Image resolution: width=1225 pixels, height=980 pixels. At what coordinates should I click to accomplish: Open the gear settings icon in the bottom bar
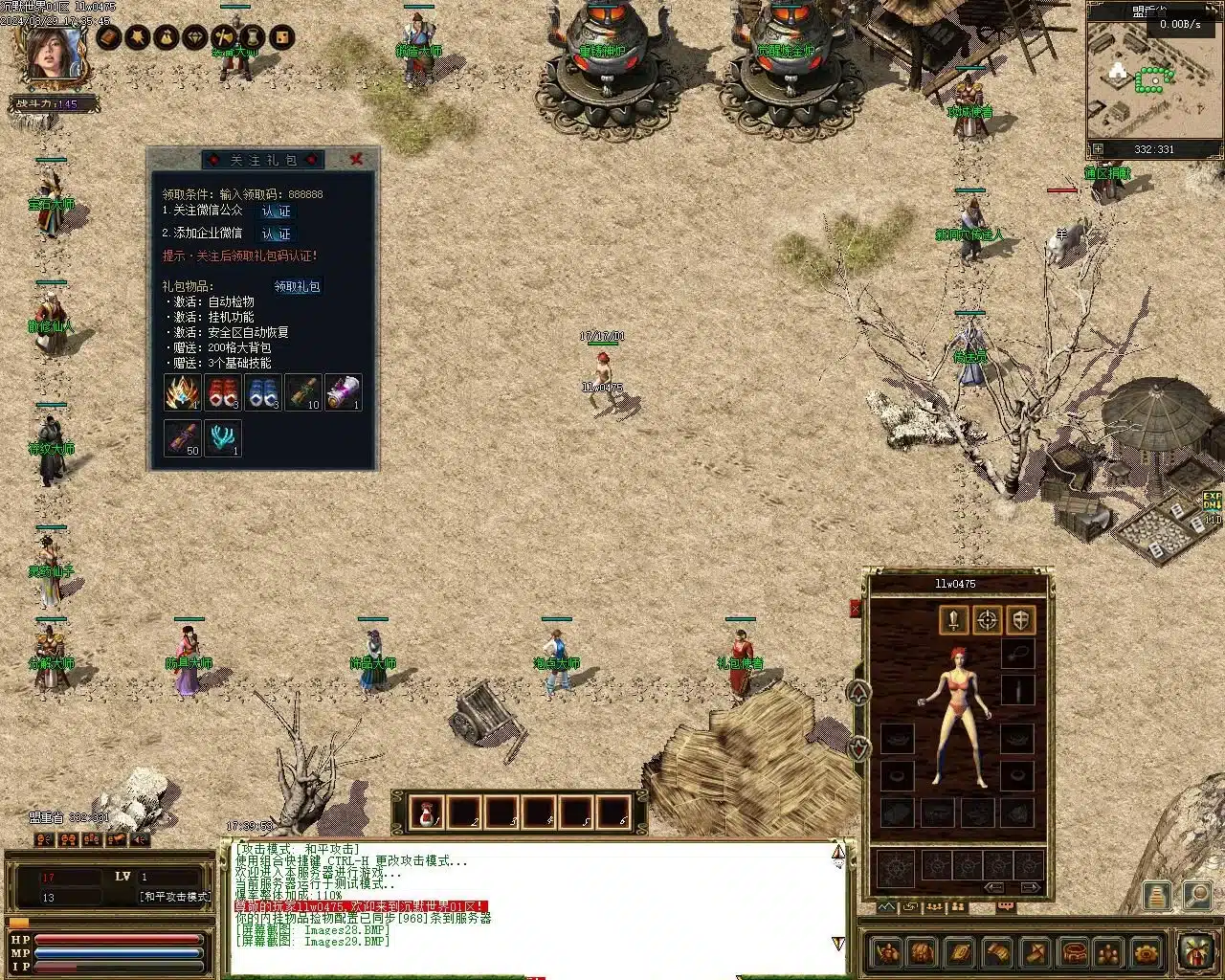(1146, 952)
